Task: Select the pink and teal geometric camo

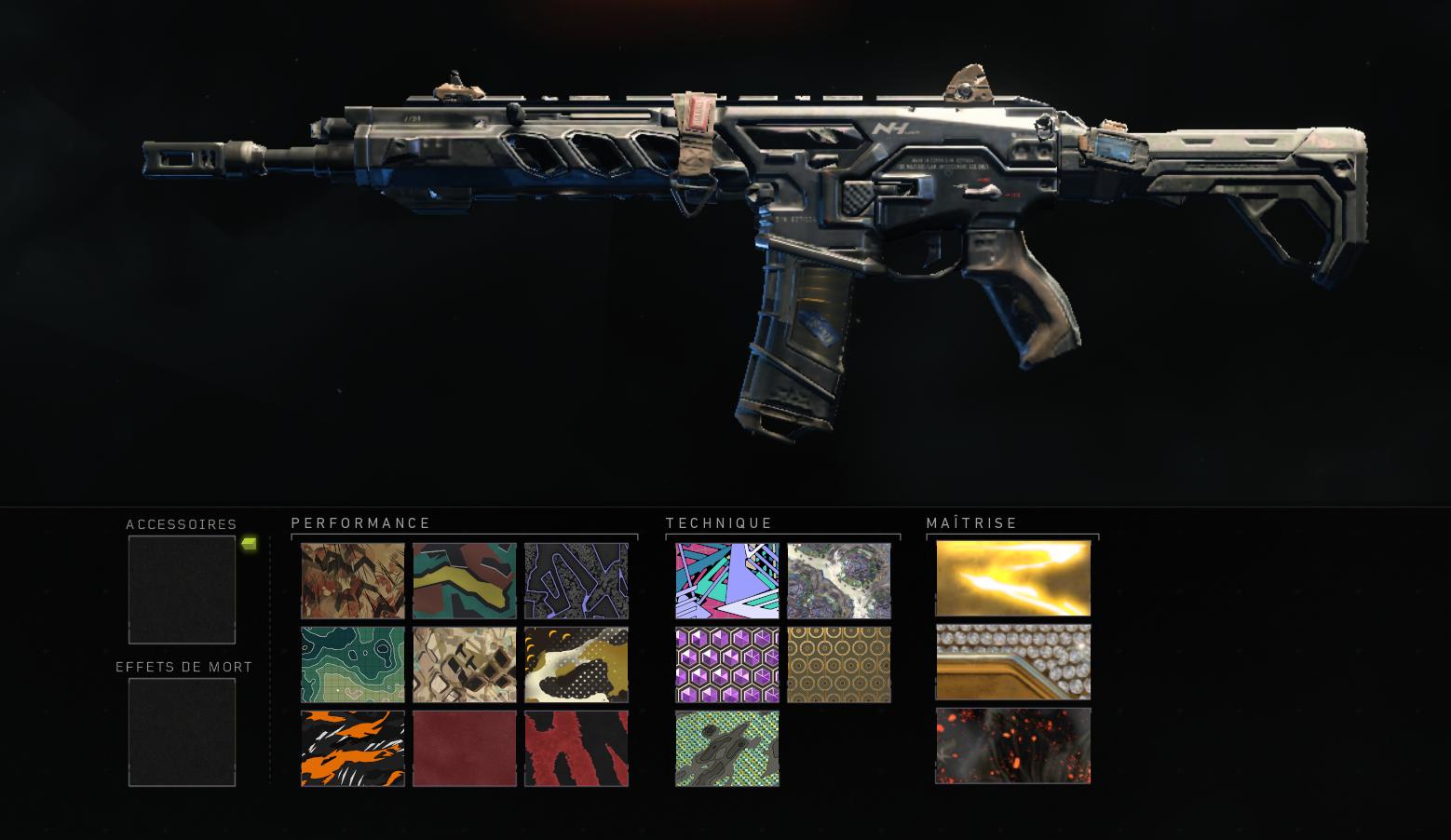Action: pyautogui.click(x=727, y=581)
